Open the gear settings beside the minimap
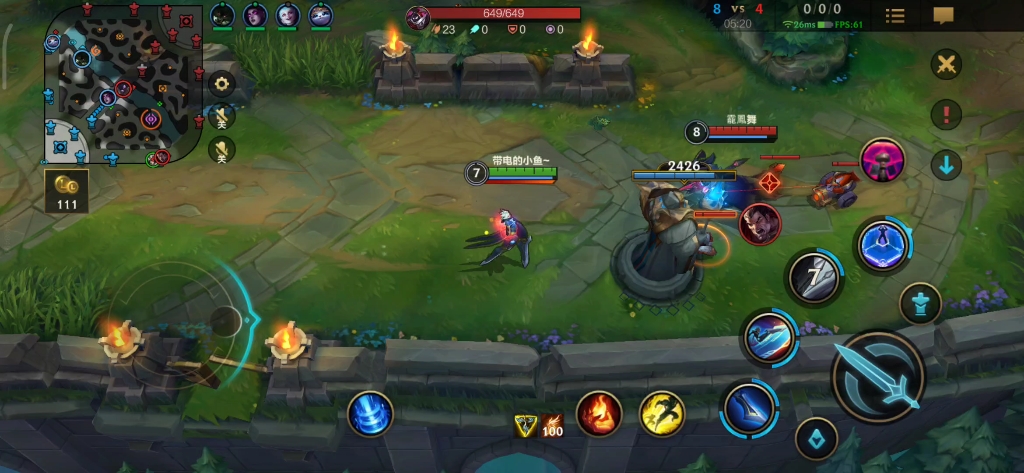Viewport: 1024px width, 473px height. (x=221, y=84)
